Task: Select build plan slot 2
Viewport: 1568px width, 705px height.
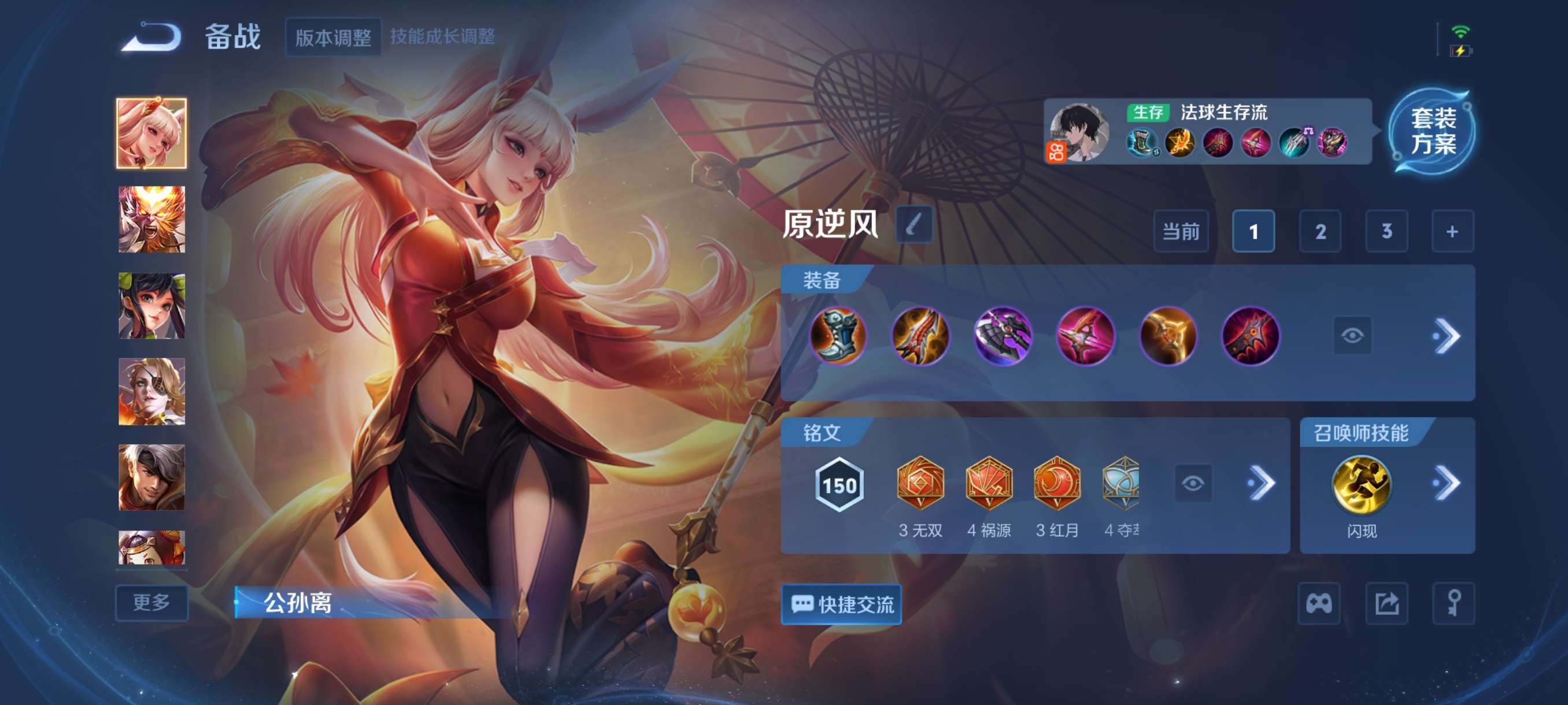Action: 1321,231
